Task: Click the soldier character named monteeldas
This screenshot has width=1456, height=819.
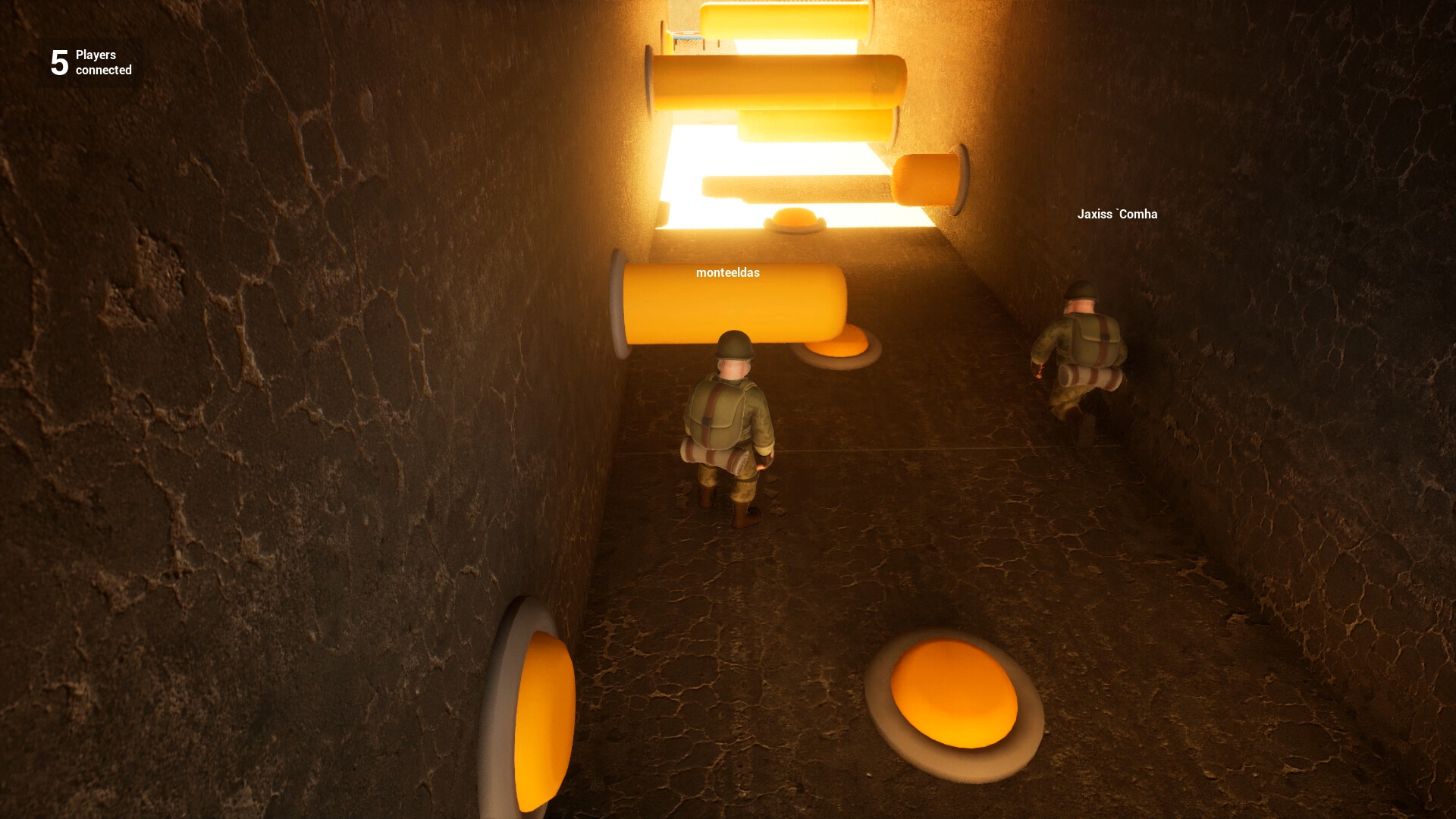Action: click(x=730, y=425)
